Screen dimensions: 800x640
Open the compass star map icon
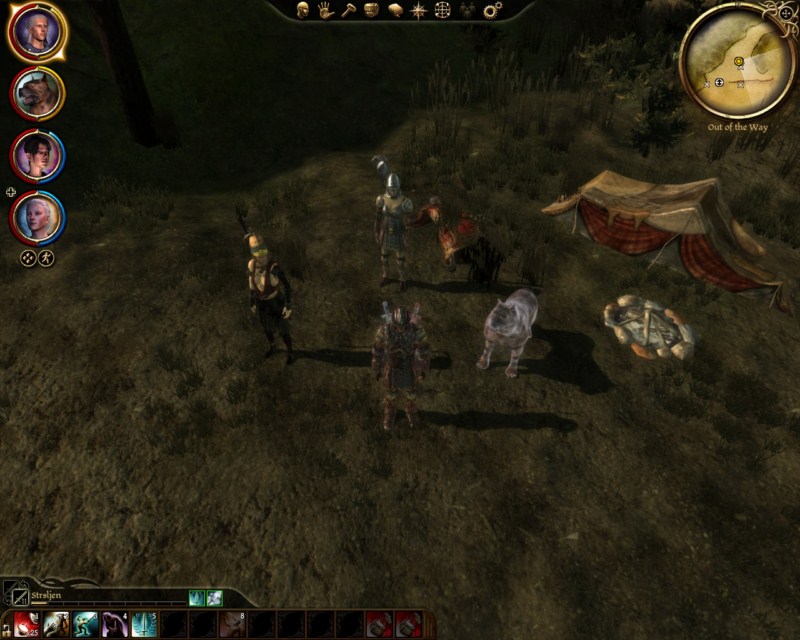[x=419, y=10]
